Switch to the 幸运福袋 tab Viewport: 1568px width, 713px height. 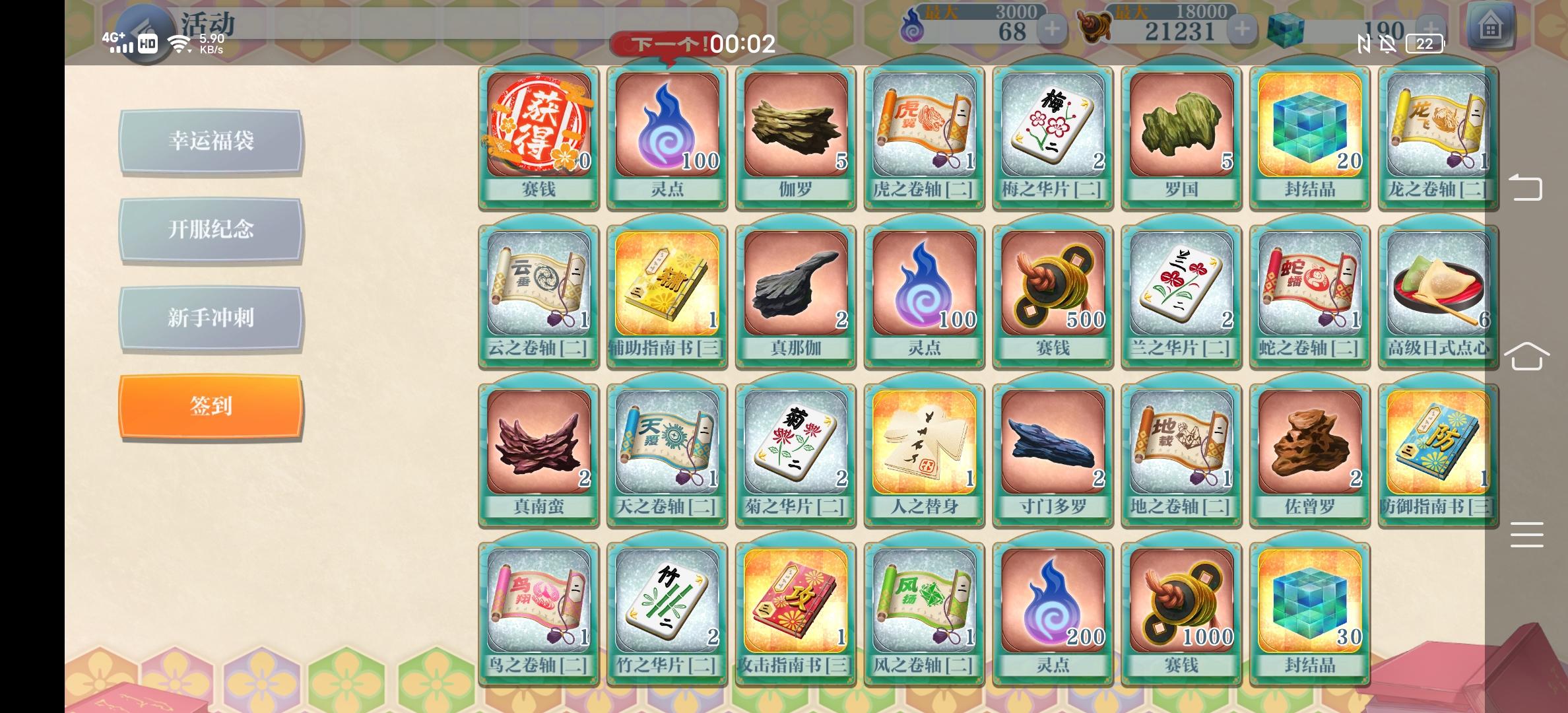pos(211,141)
